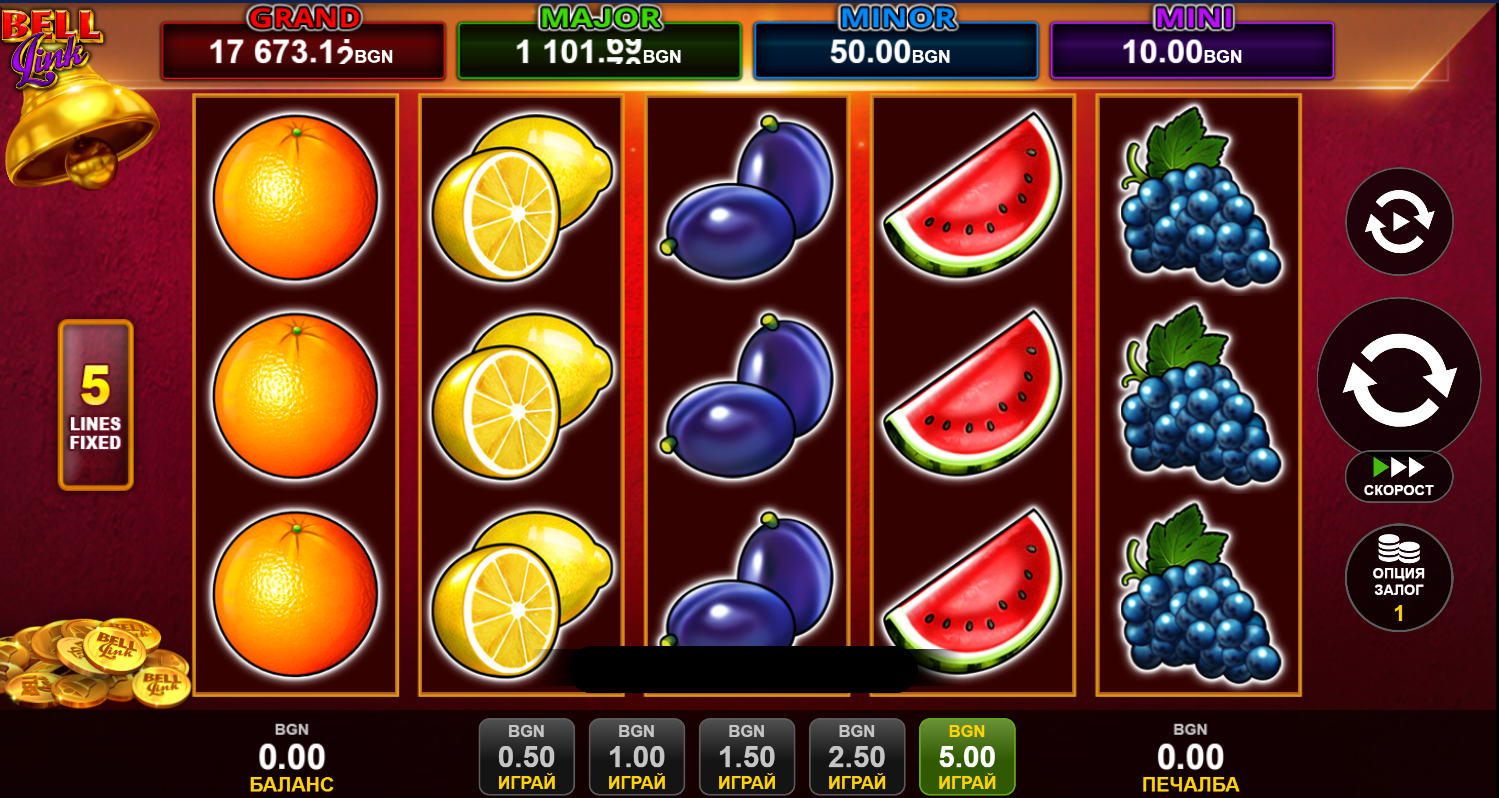Select the 1.50 BGN bet button
Screen dimensions: 1499x798
click(x=747, y=758)
